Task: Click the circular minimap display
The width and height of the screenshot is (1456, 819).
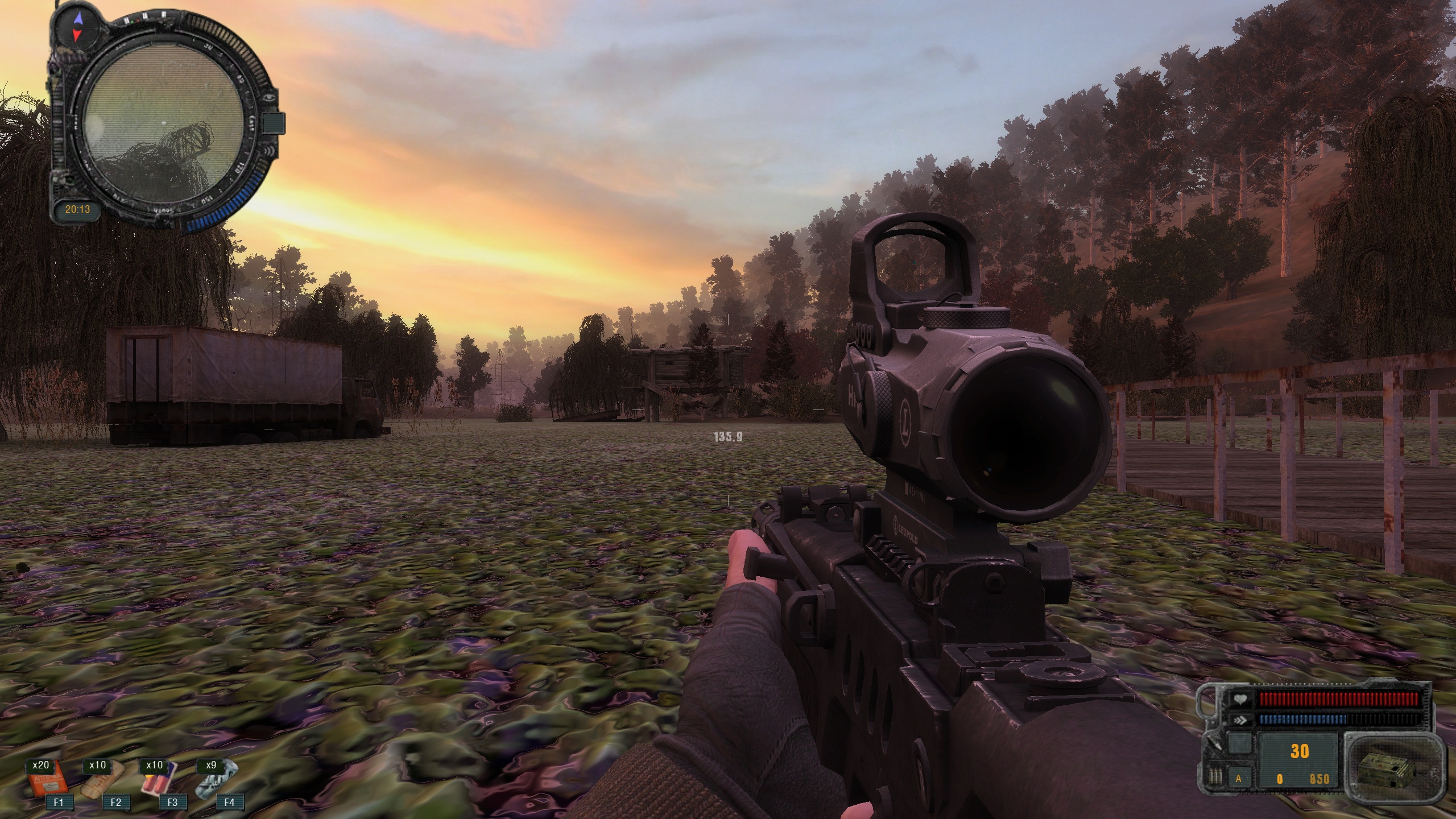Action: [x=163, y=123]
